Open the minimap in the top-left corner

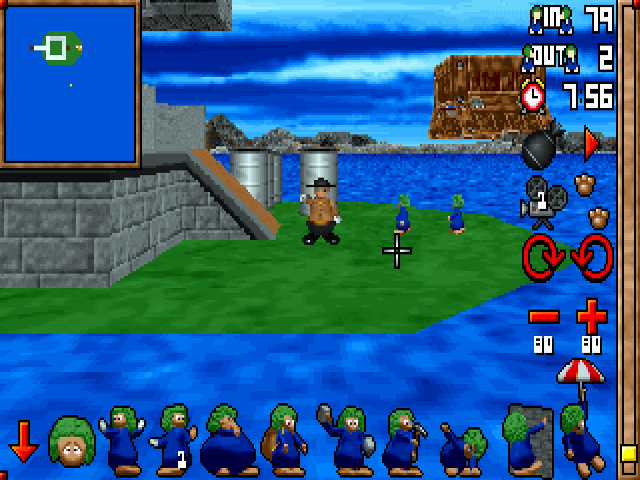click(x=69, y=84)
